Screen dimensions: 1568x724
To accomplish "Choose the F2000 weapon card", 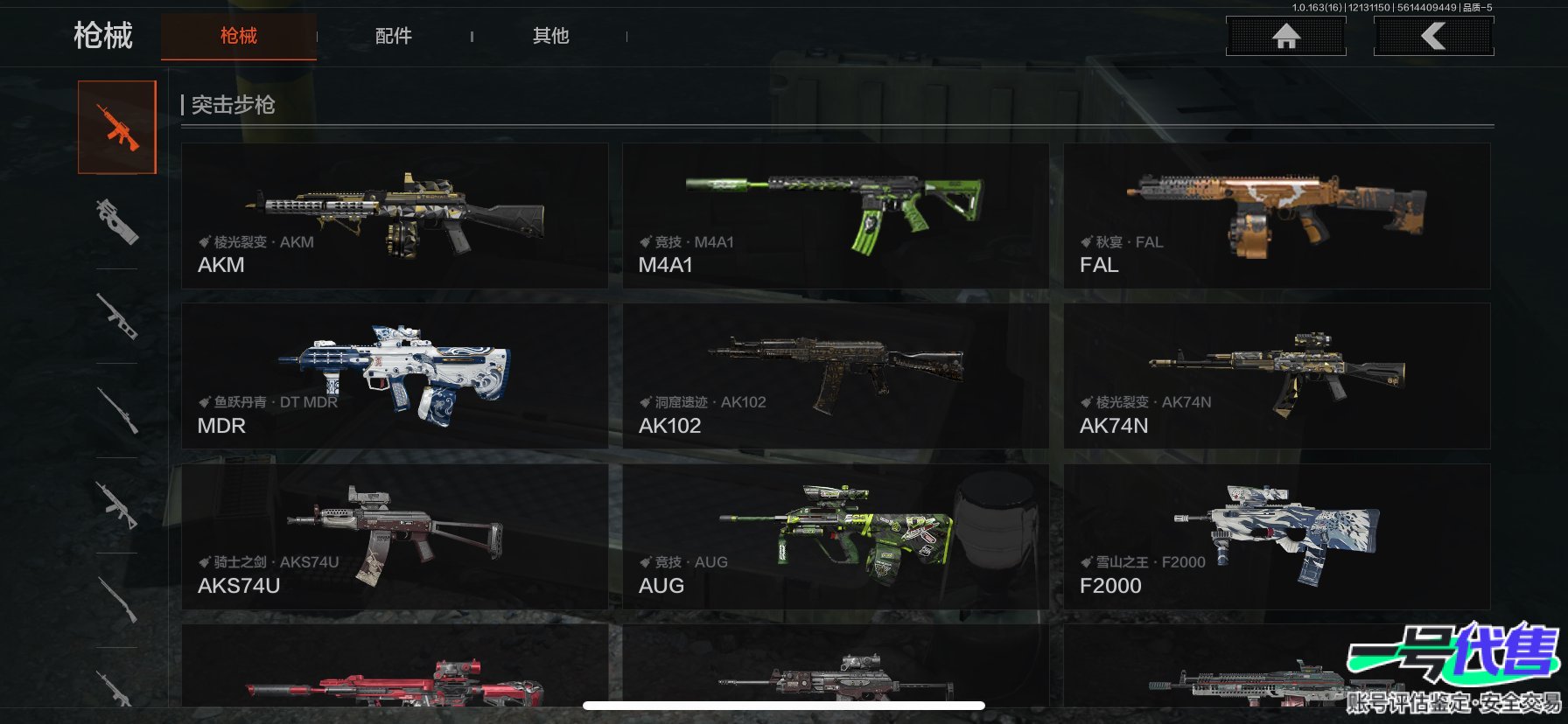I will [x=1276, y=536].
